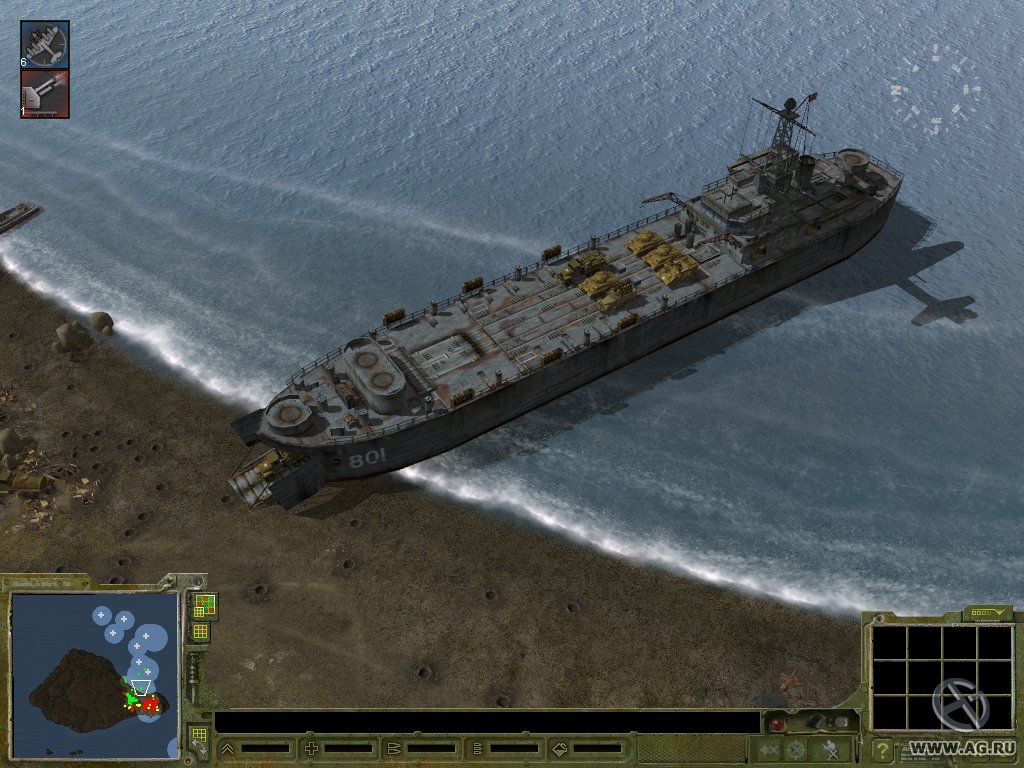The height and width of the screenshot is (768, 1024).
Task: Toggle the colored minimap overlay button
Action: (203, 605)
